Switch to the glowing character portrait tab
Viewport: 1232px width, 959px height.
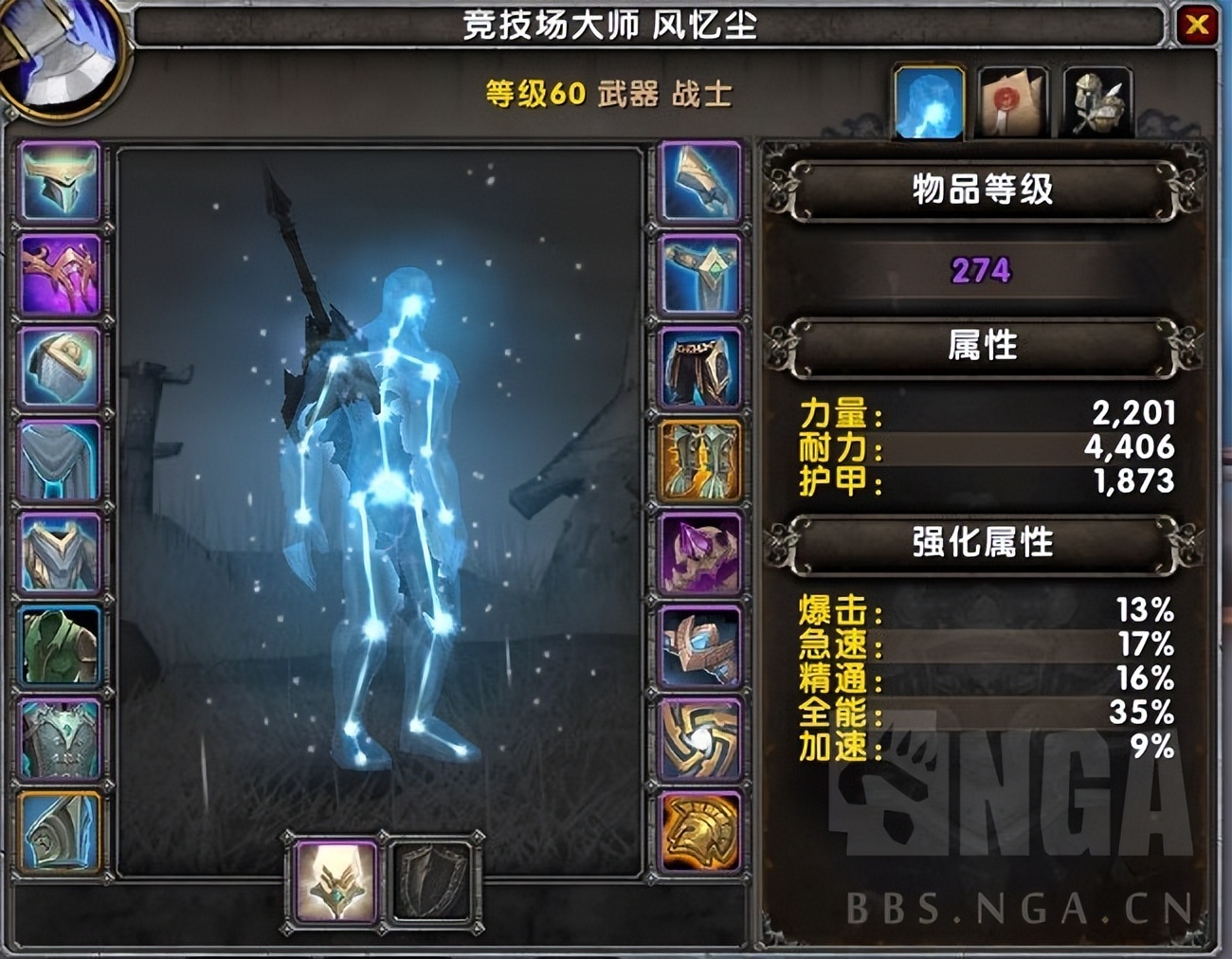(x=929, y=101)
